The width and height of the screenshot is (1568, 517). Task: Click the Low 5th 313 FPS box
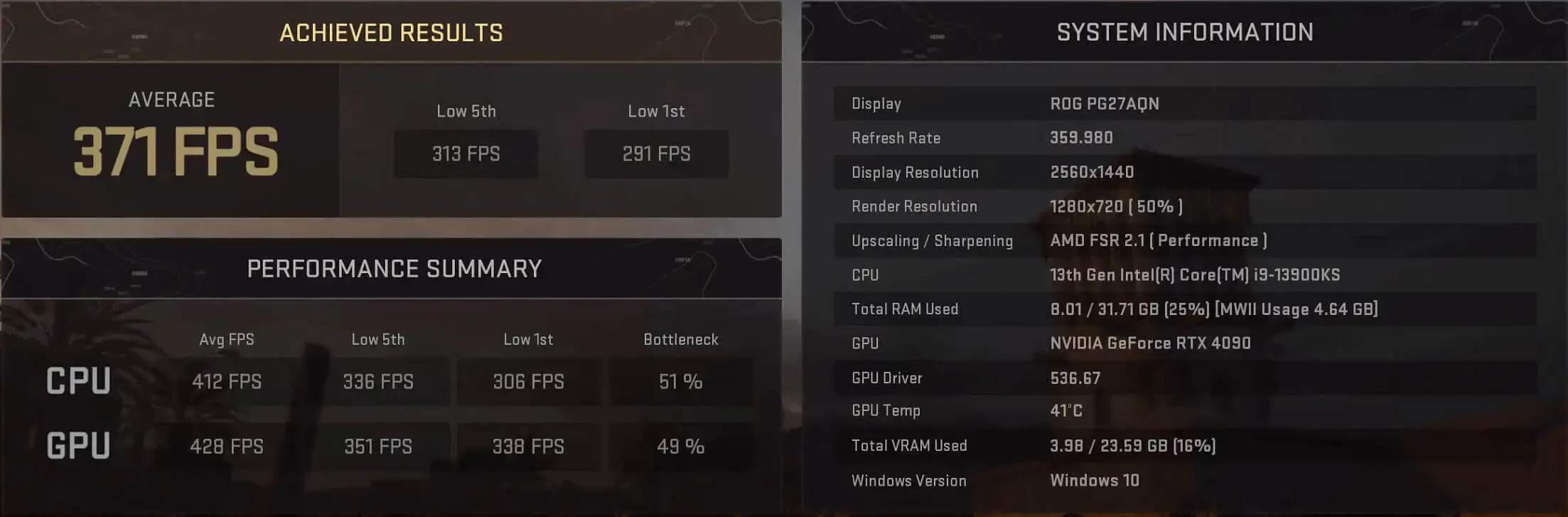[466, 154]
